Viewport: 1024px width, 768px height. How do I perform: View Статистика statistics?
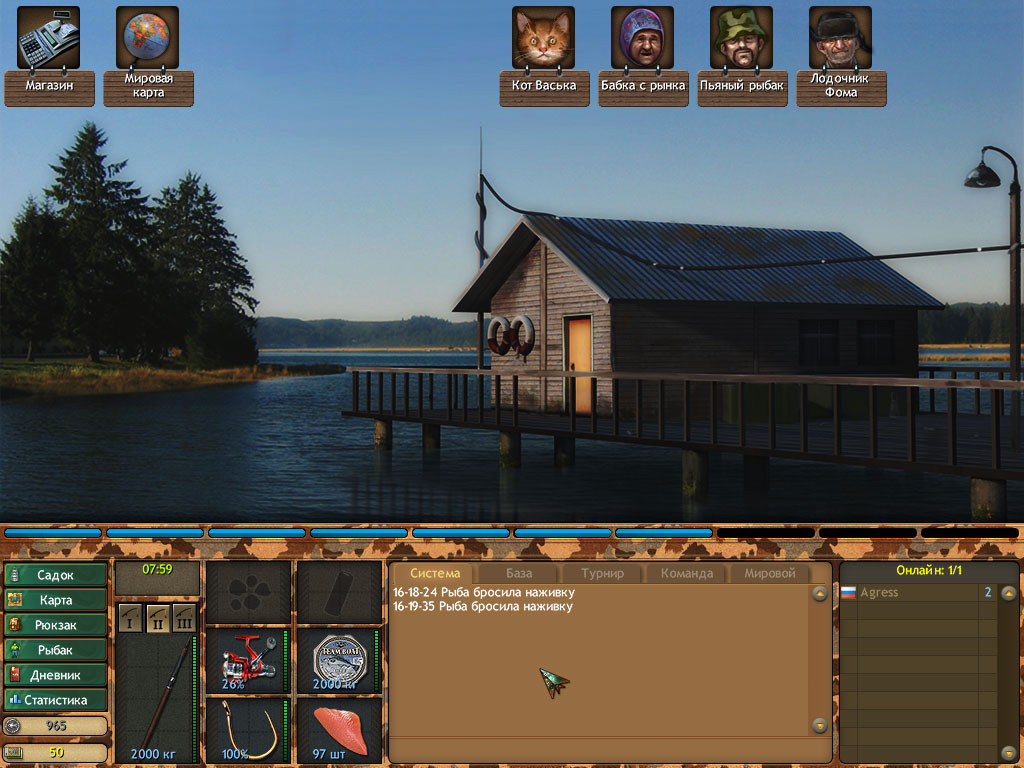pyautogui.click(x=56, y=700)
